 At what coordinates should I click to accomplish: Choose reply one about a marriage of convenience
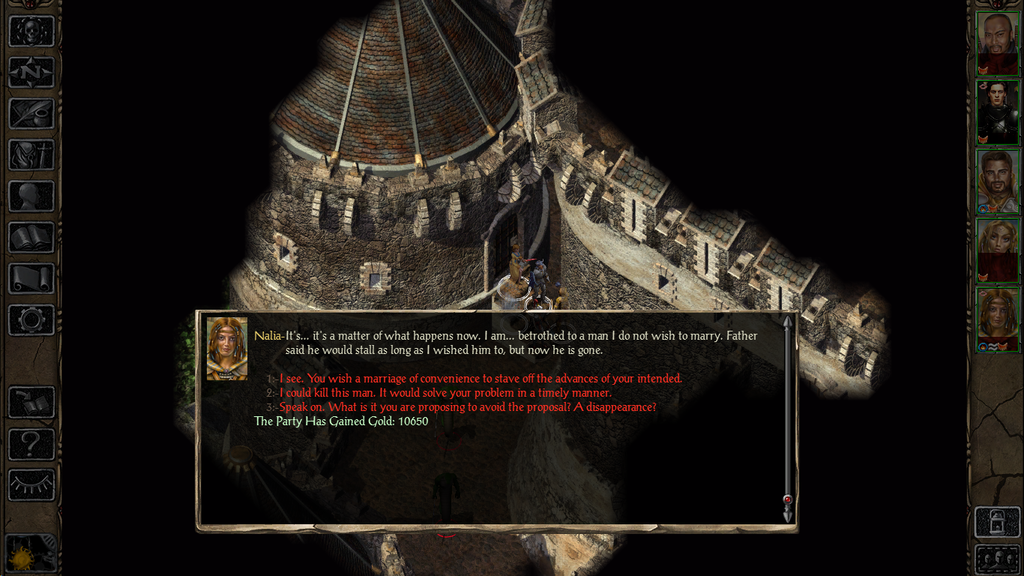pos(480,378)
